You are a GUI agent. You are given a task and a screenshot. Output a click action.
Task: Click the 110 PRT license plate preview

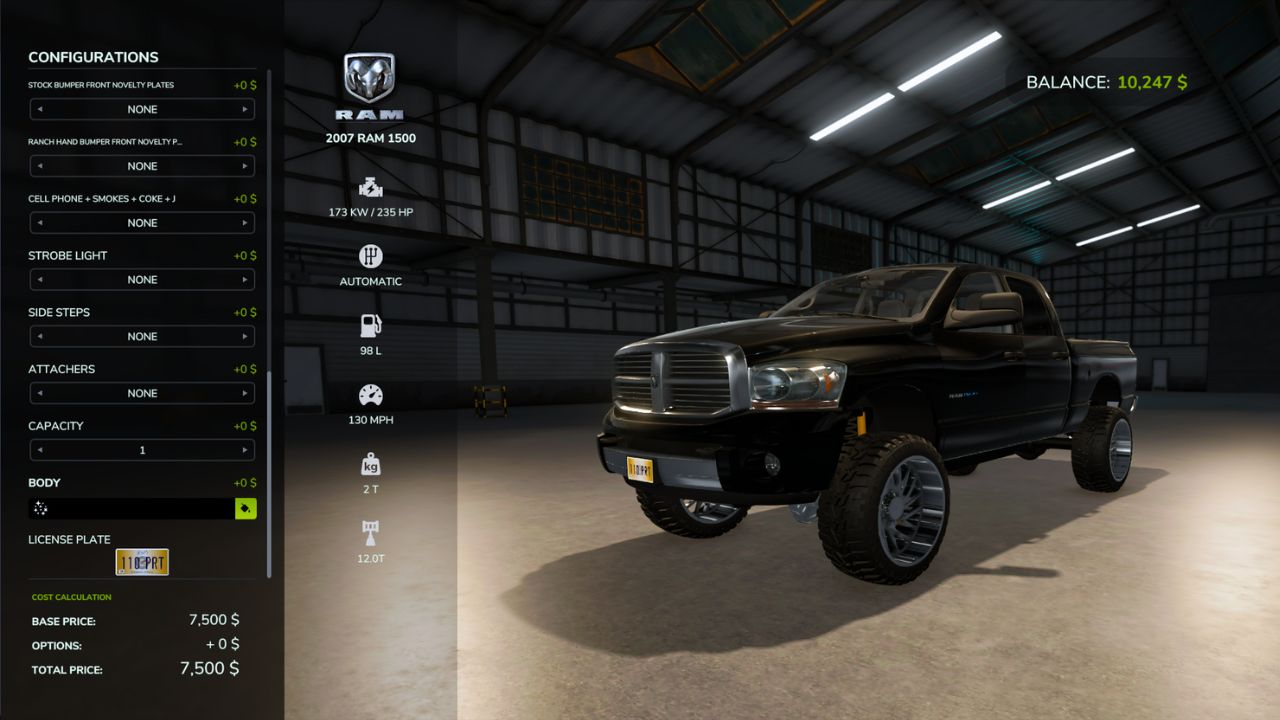(x=143, y=562)
